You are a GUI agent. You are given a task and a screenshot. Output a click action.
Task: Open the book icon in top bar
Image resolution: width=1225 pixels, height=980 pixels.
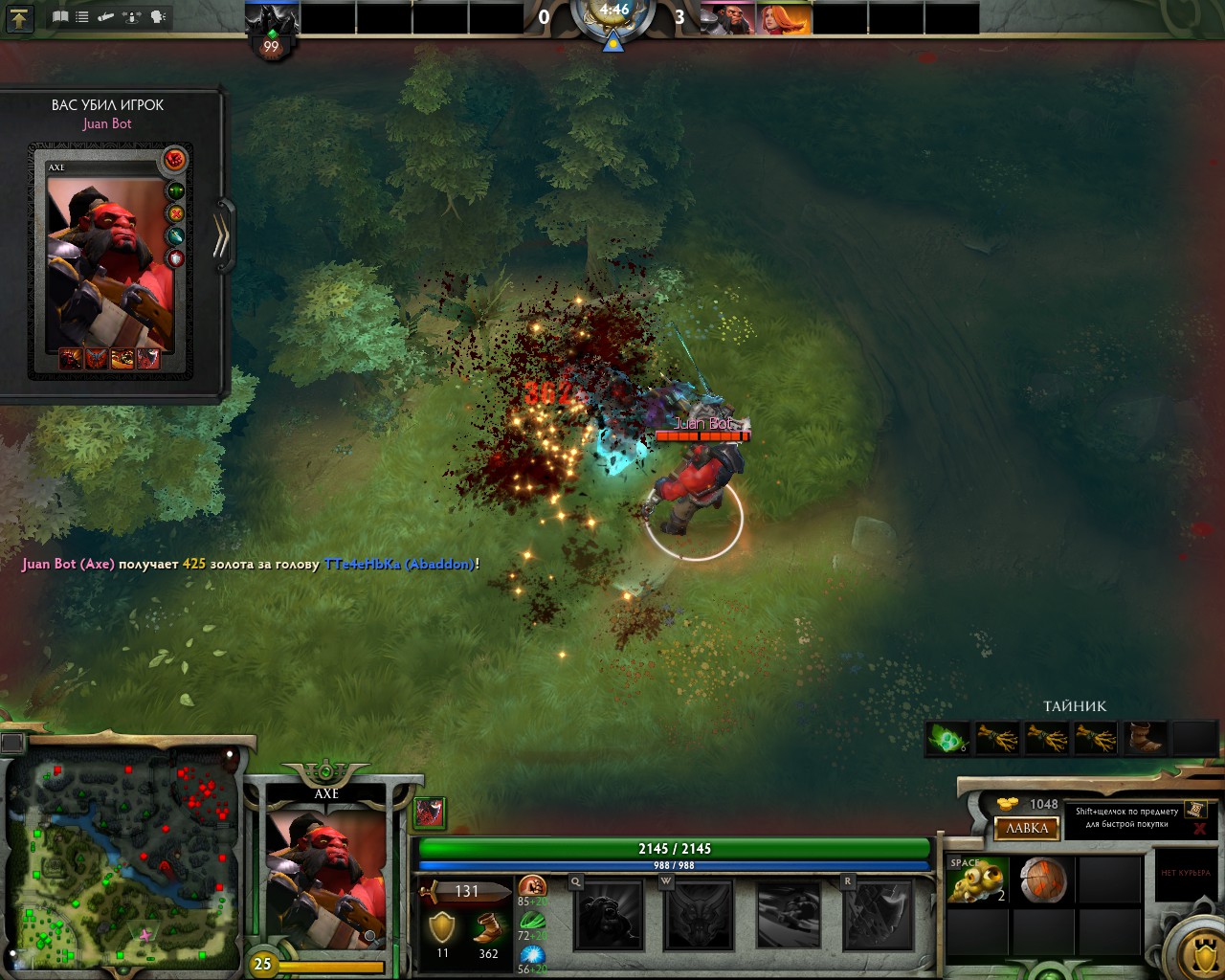point(60,16)
